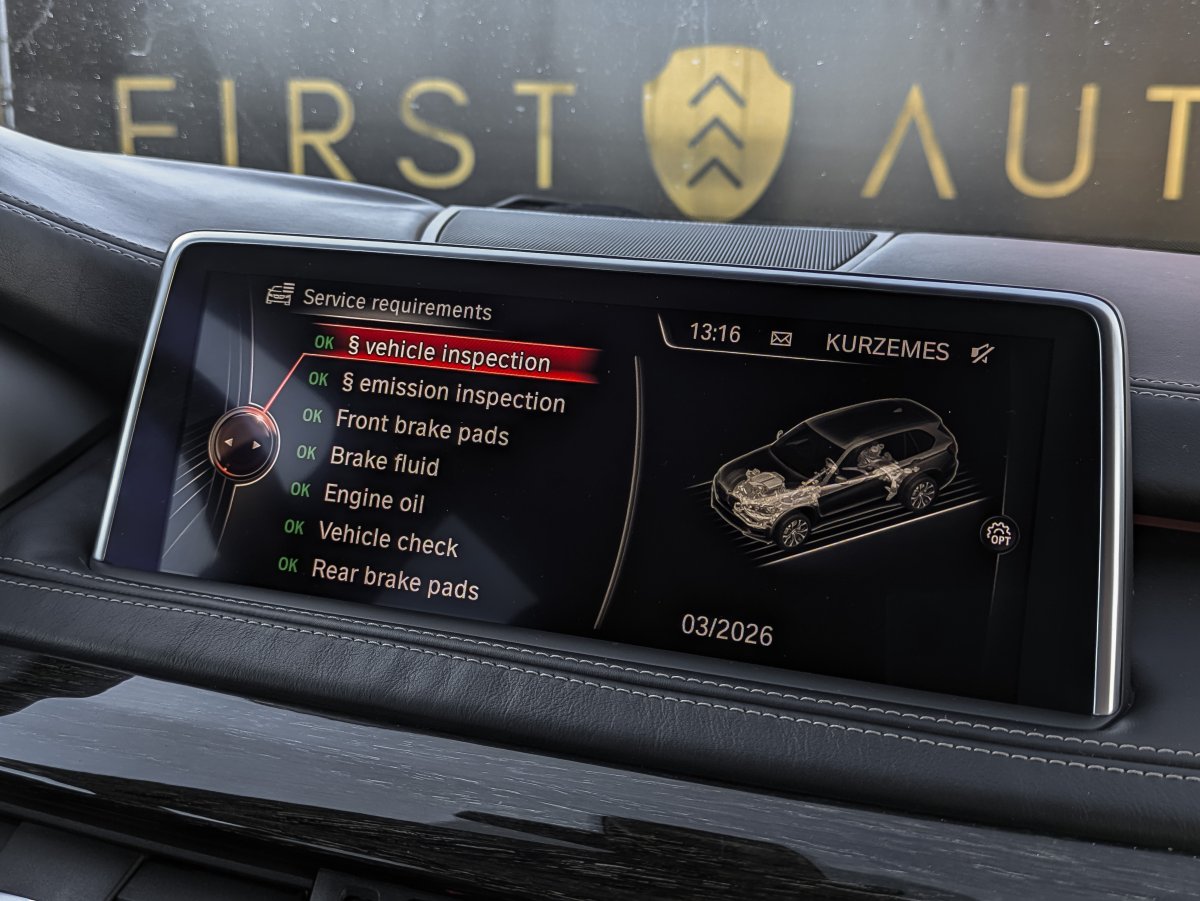This screenshot has width=1200, height=901.
Task: Open the Engine oil service entry
Action: point(374,497)
